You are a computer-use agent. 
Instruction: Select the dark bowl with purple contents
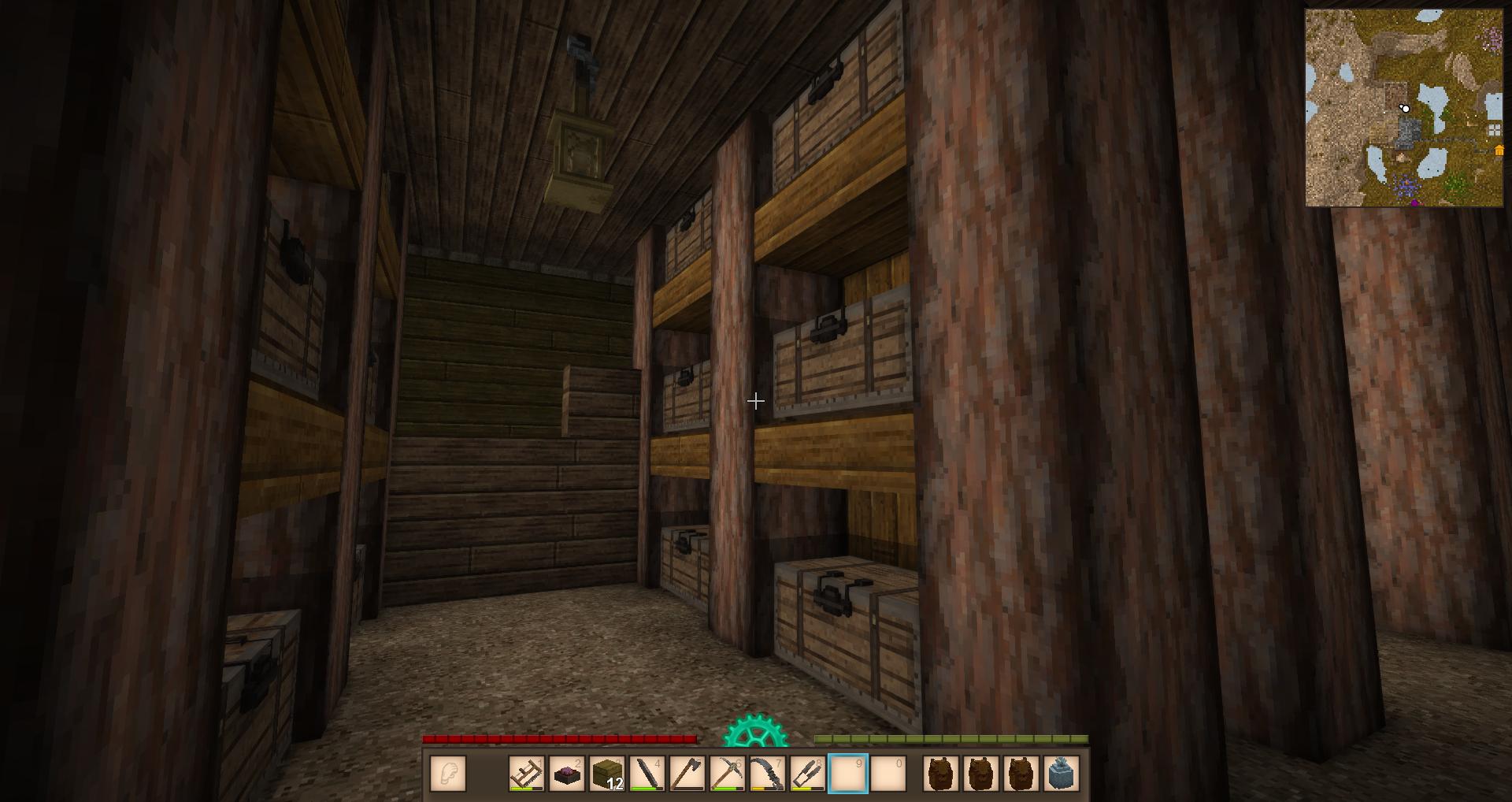click(567, 774)
